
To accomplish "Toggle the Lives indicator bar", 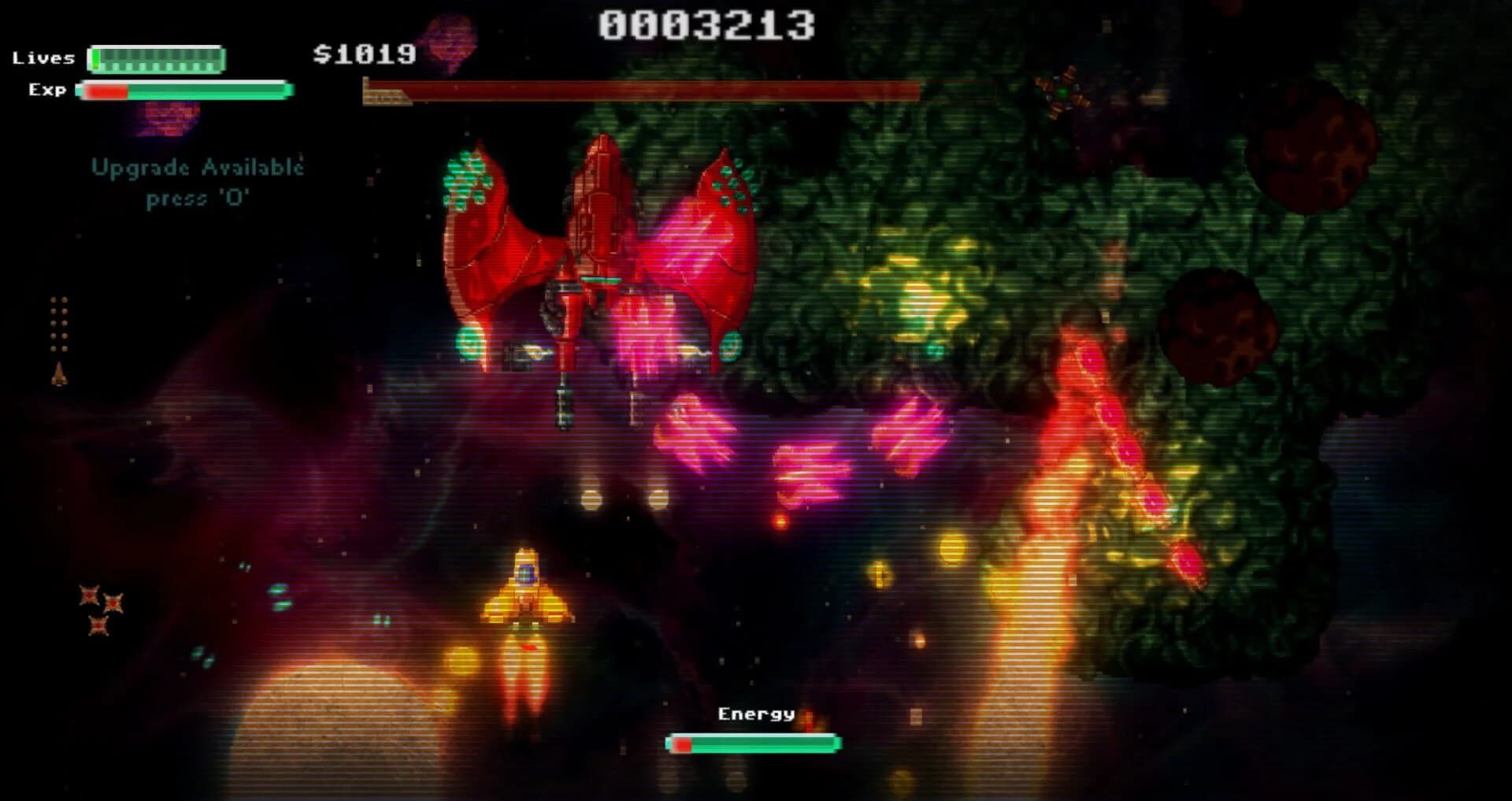I will [155, 57].
